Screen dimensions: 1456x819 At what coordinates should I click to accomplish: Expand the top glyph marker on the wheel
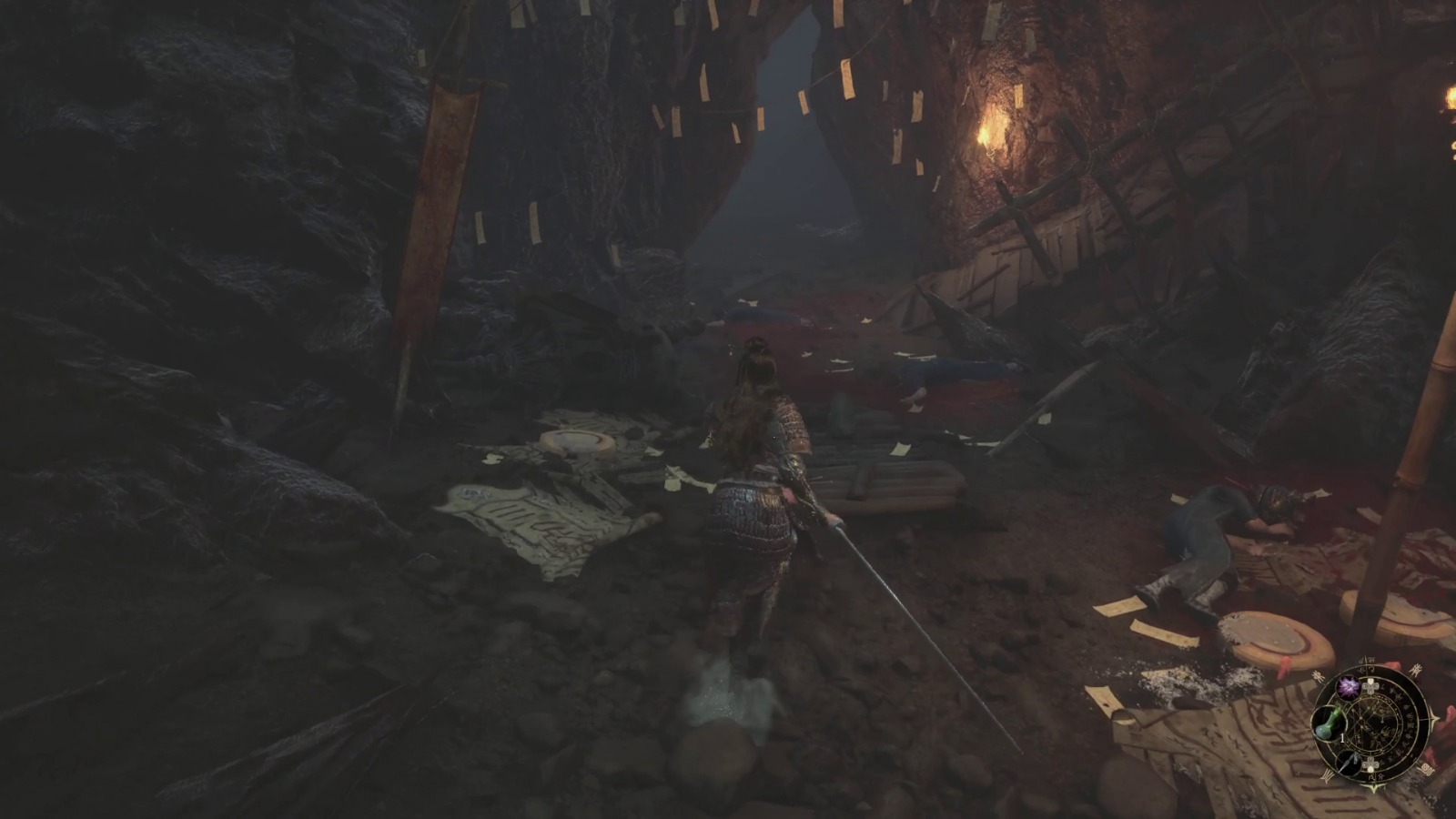click(1368, 660)
